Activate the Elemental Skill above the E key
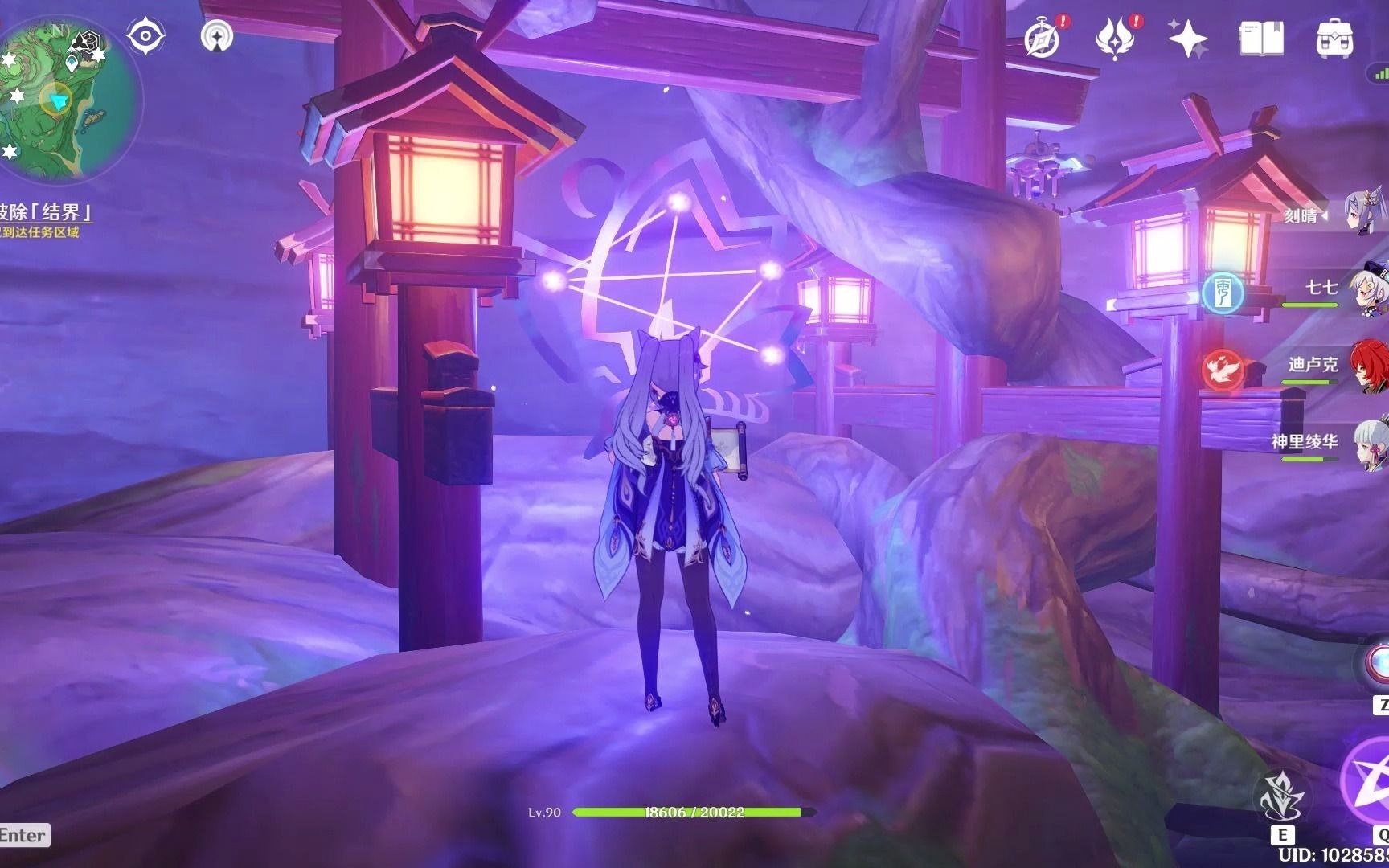 [x=1284, y=792]
